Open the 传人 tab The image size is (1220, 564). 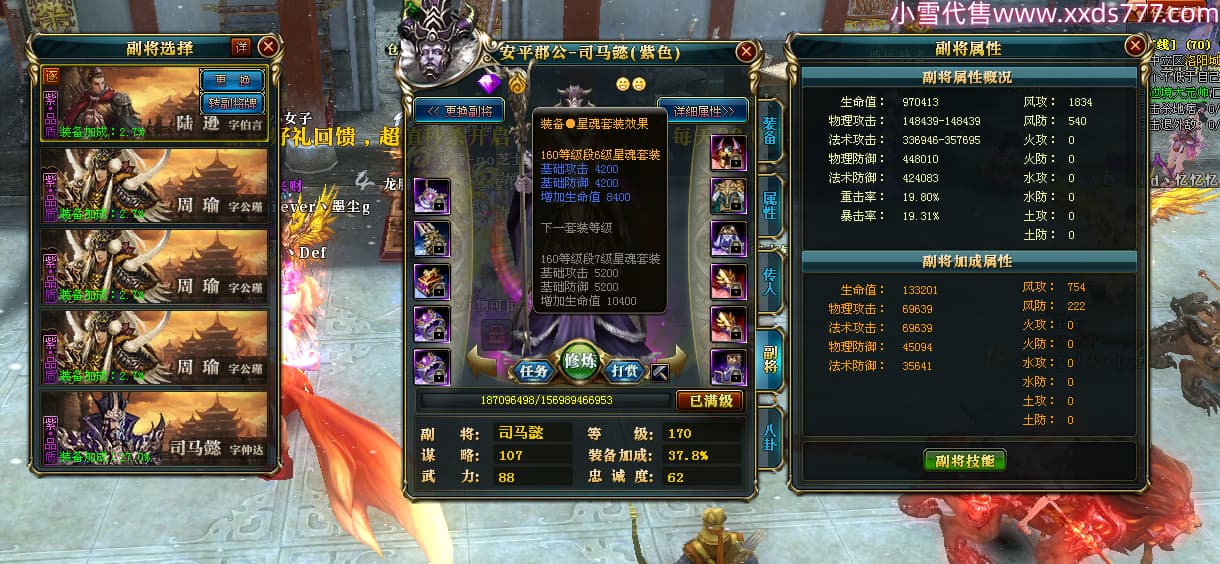point(770,282)
